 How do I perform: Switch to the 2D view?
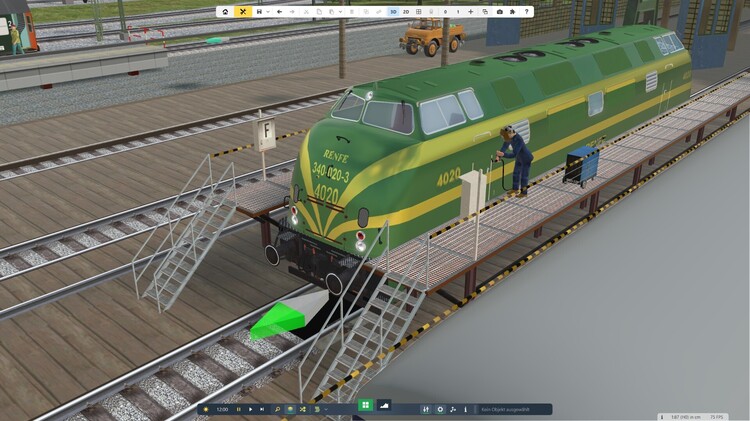pyautogui.click(x=406, y=12)
